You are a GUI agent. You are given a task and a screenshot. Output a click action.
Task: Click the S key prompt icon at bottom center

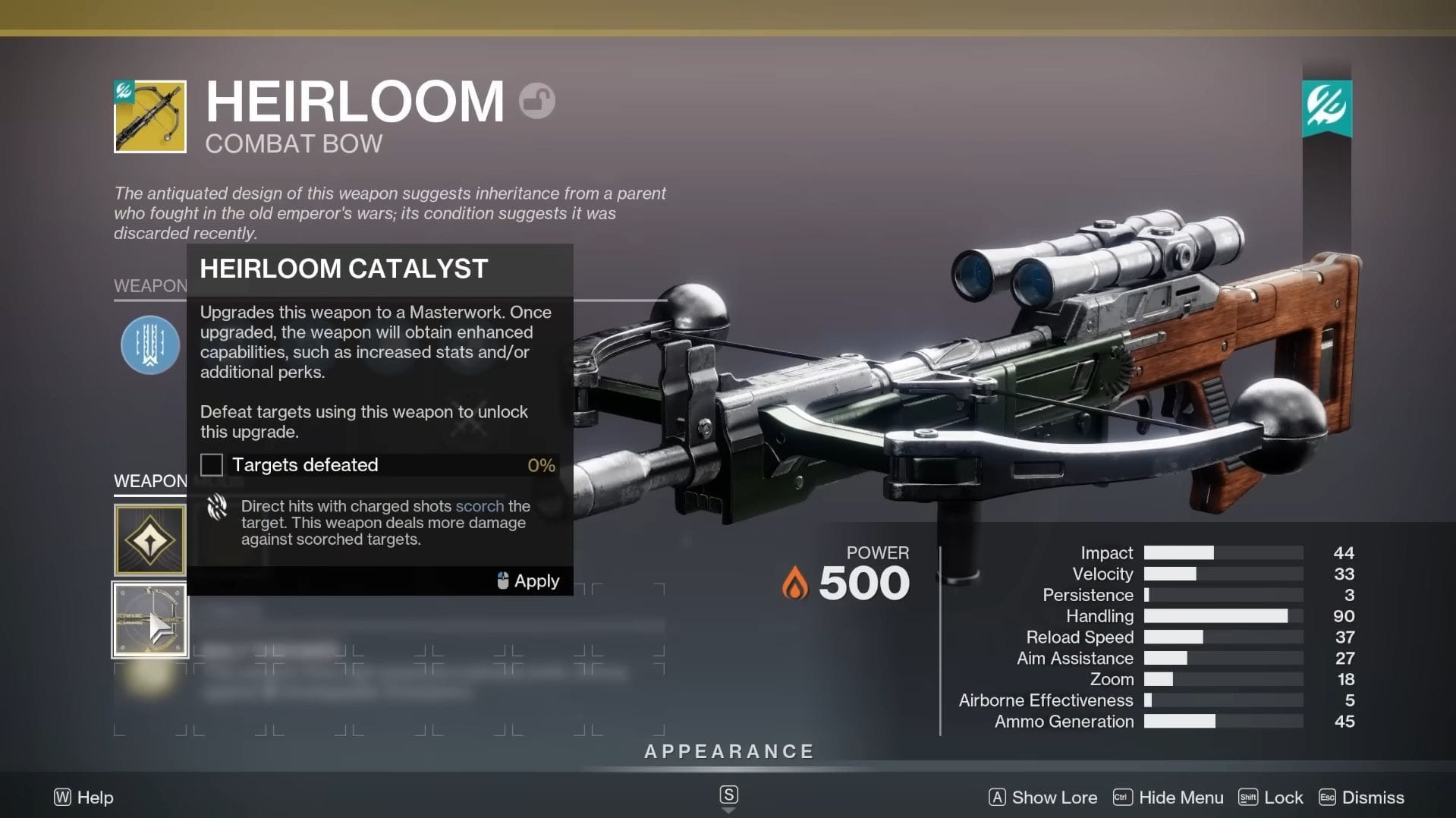click(x=728, y=794)
